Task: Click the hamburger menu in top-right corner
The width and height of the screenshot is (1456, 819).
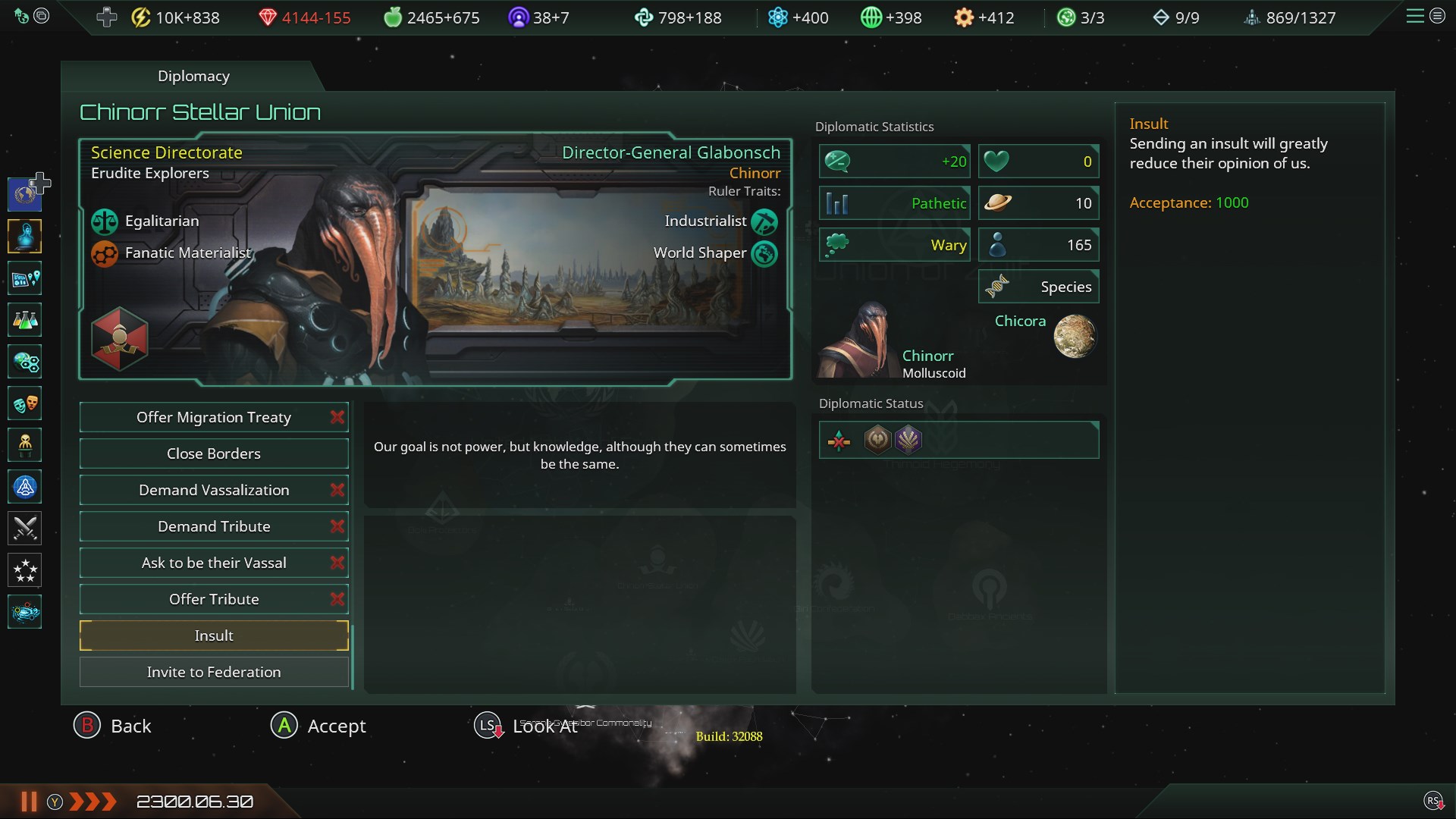Action: (x=1415, y=16)
